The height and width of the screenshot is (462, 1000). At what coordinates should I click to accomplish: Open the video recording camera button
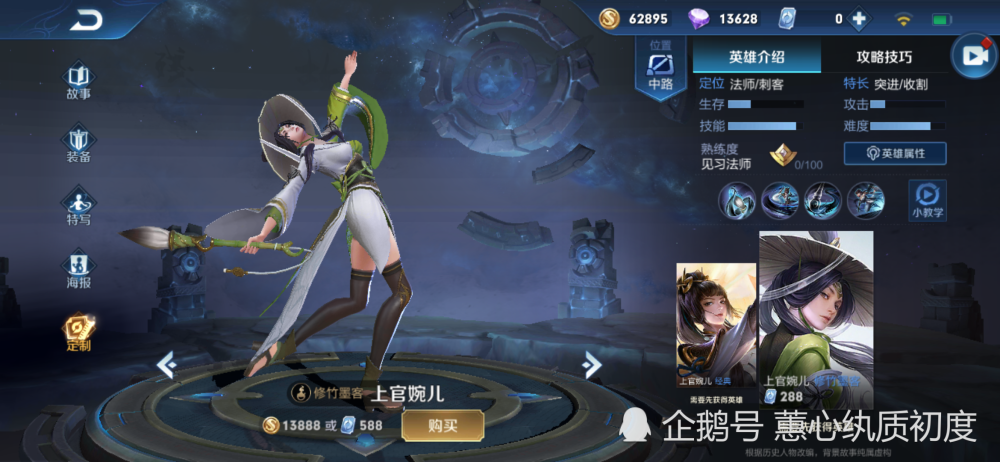coord(971,57)
